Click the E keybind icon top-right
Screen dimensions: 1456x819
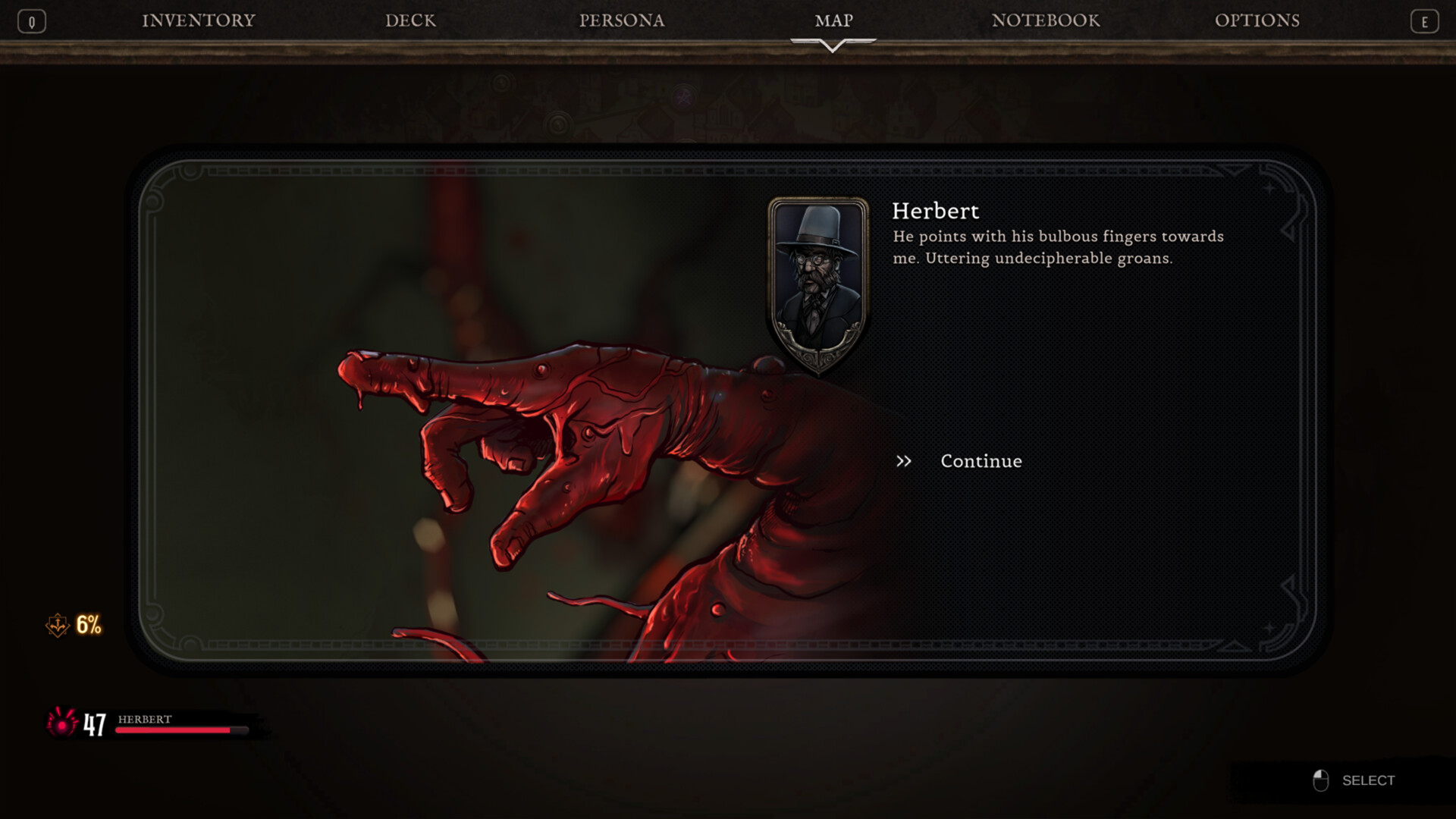tap(1424, 20)
